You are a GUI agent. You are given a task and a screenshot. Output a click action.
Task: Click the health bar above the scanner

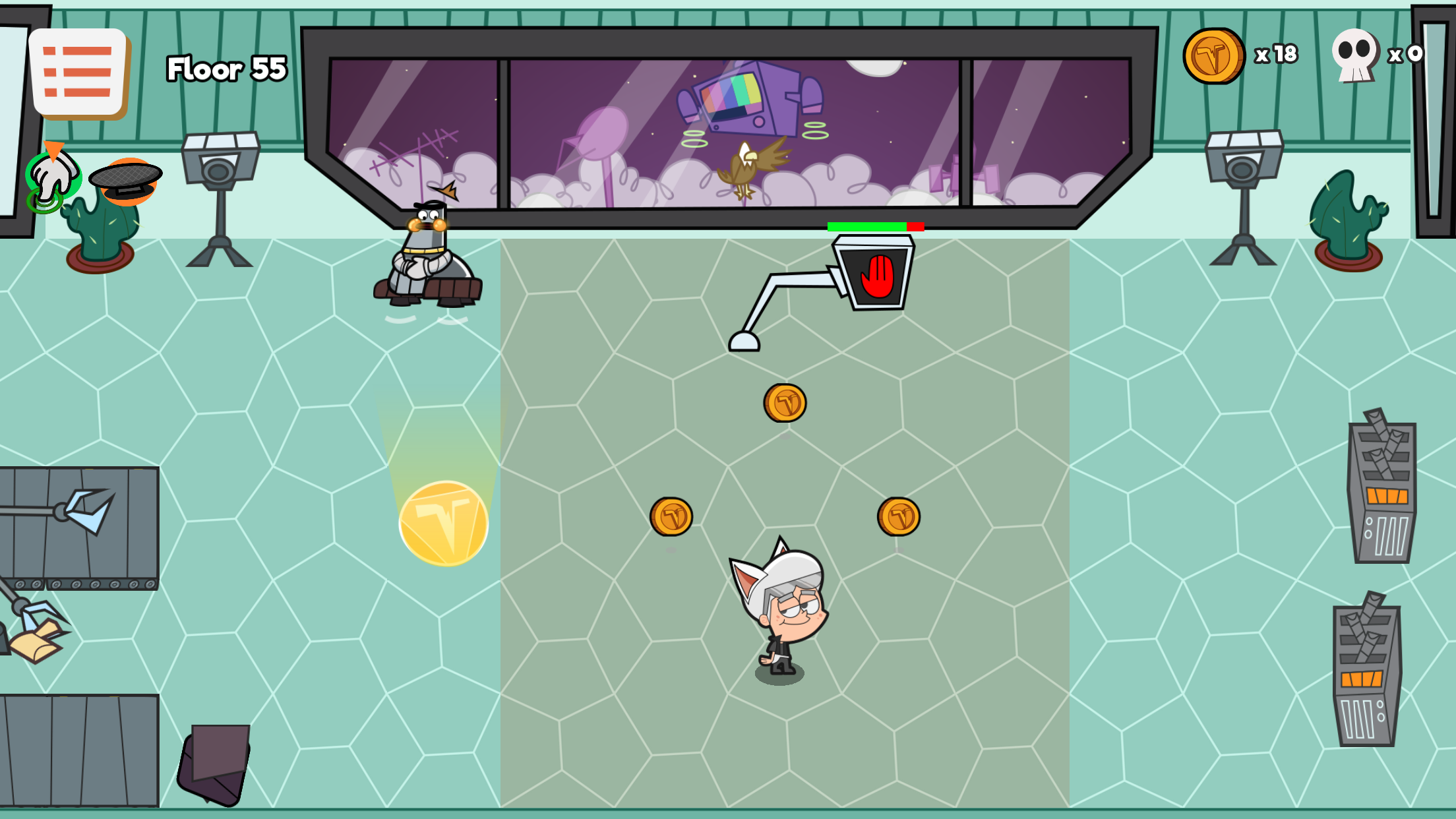click(876, 228)
